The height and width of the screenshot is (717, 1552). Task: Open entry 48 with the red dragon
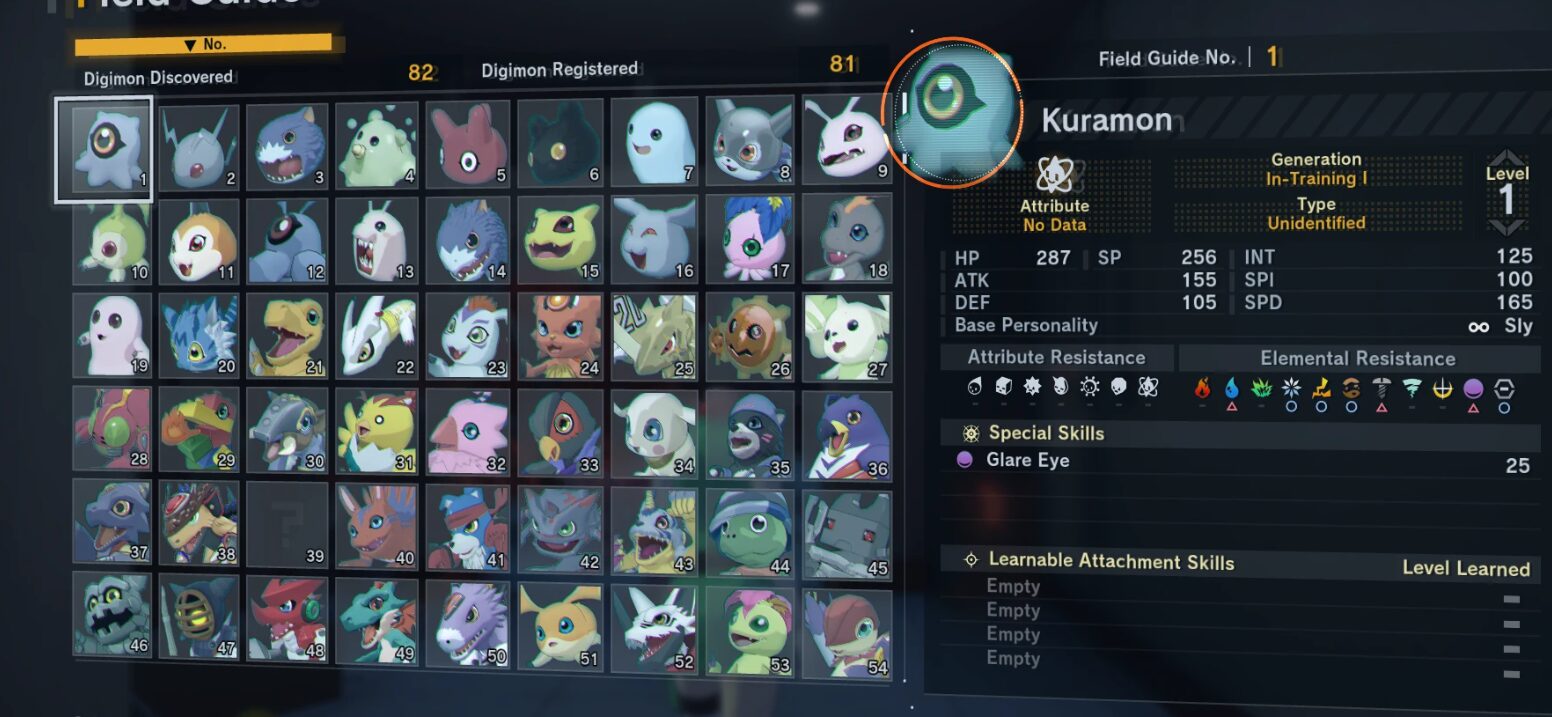288,620
